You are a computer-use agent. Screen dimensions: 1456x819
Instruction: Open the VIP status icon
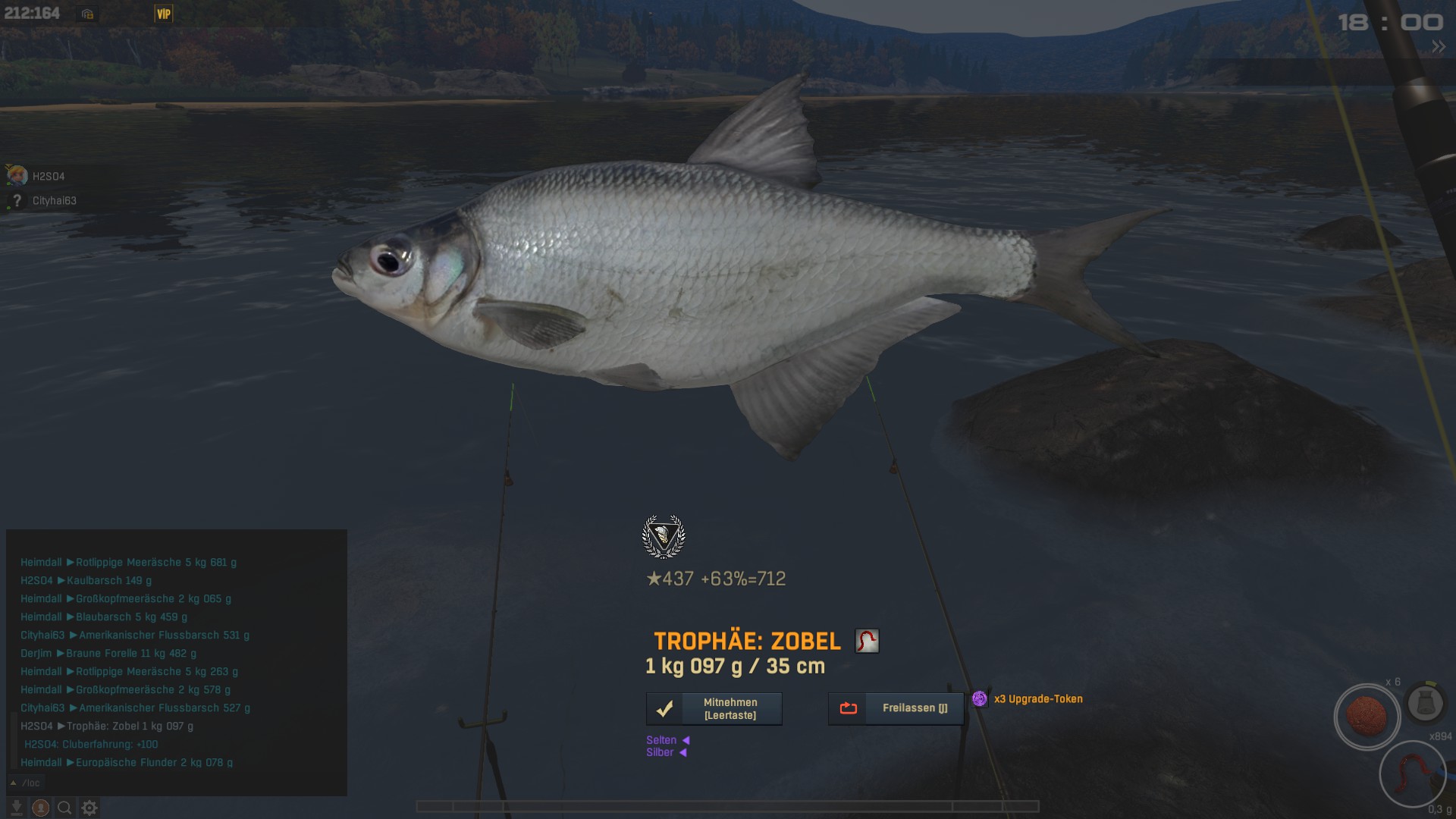(x=163, y=14)
